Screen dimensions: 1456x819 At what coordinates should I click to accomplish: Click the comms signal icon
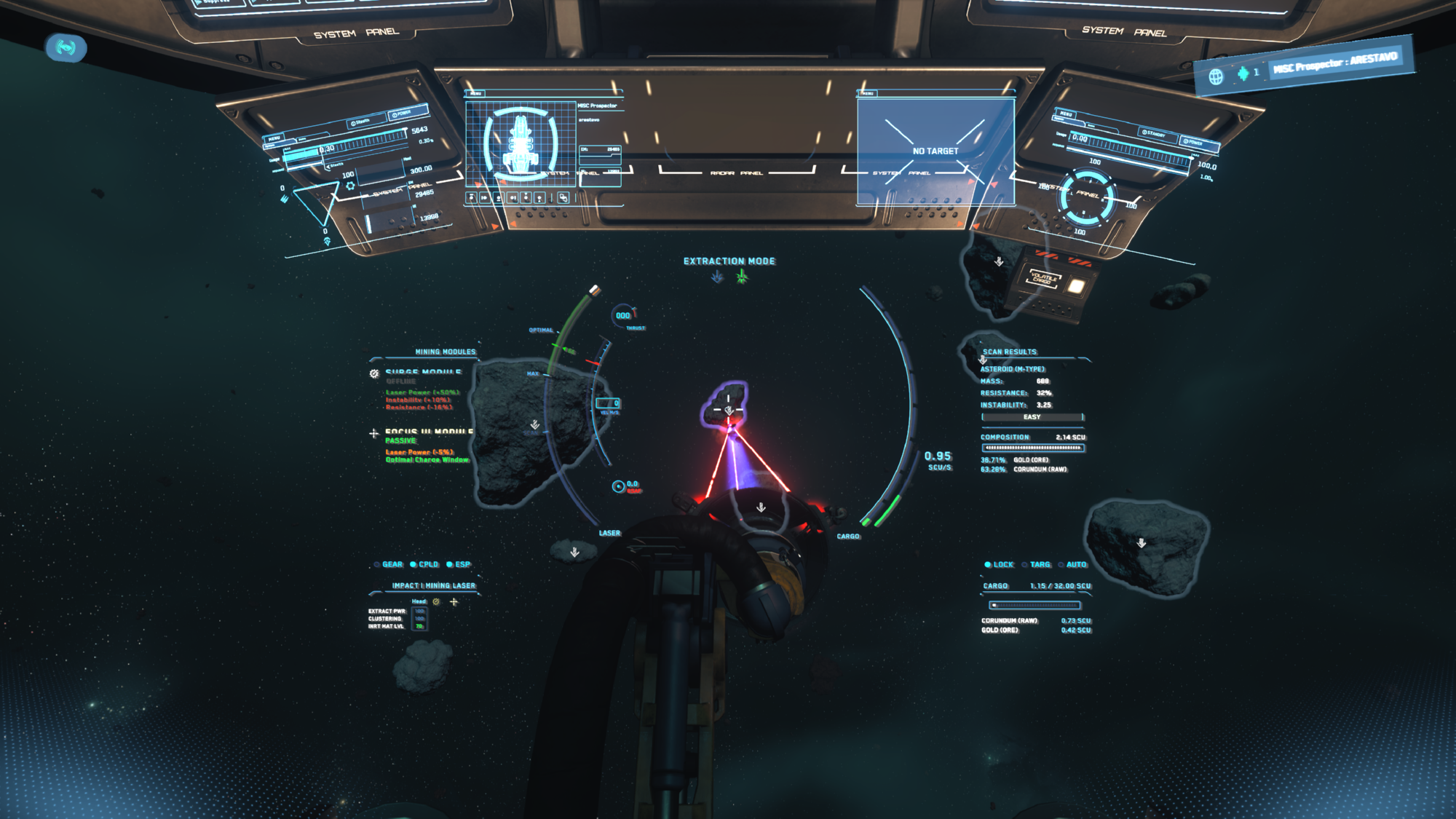tap(66, 48)
